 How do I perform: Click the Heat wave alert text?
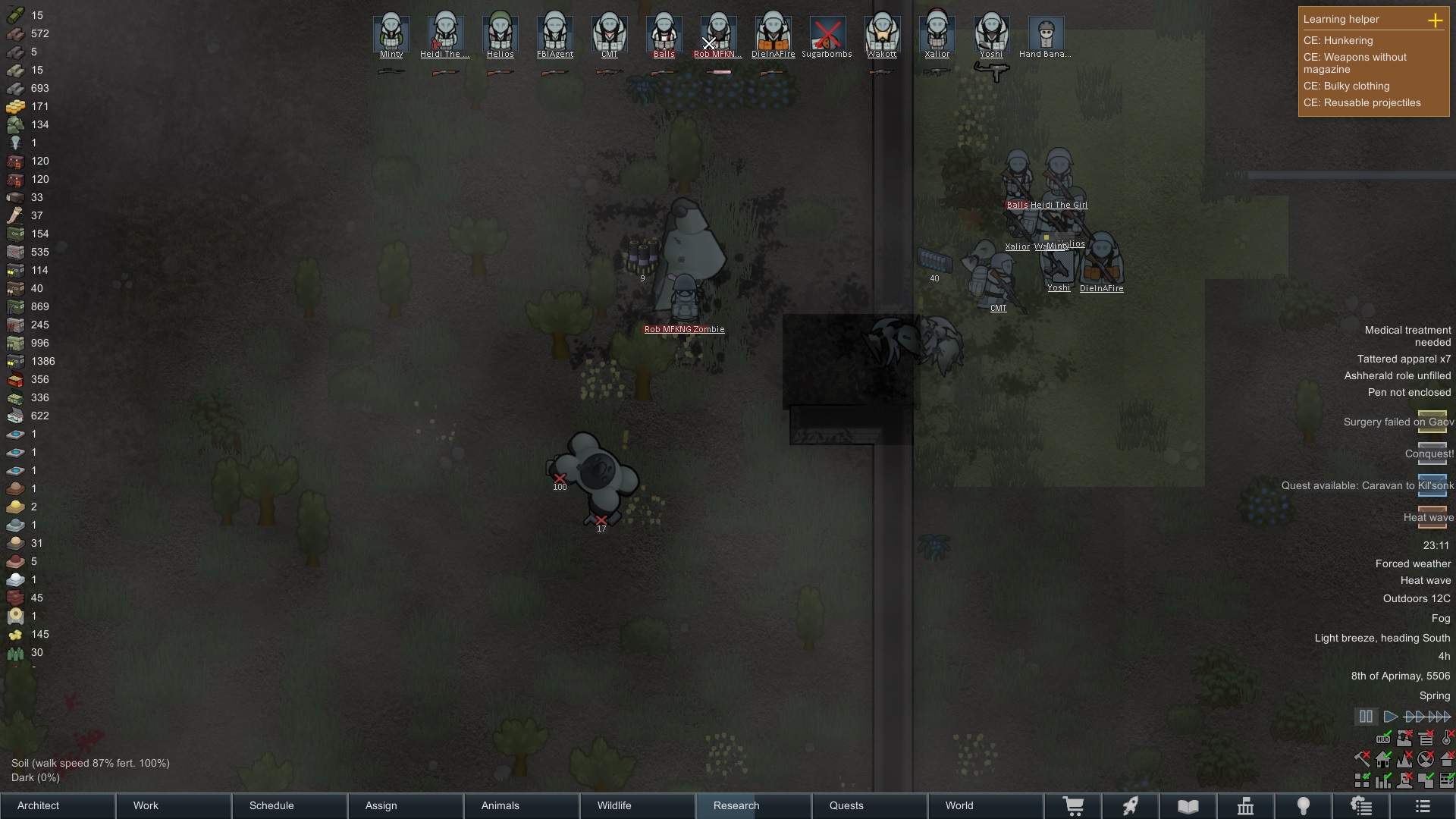pos(1429,517)
